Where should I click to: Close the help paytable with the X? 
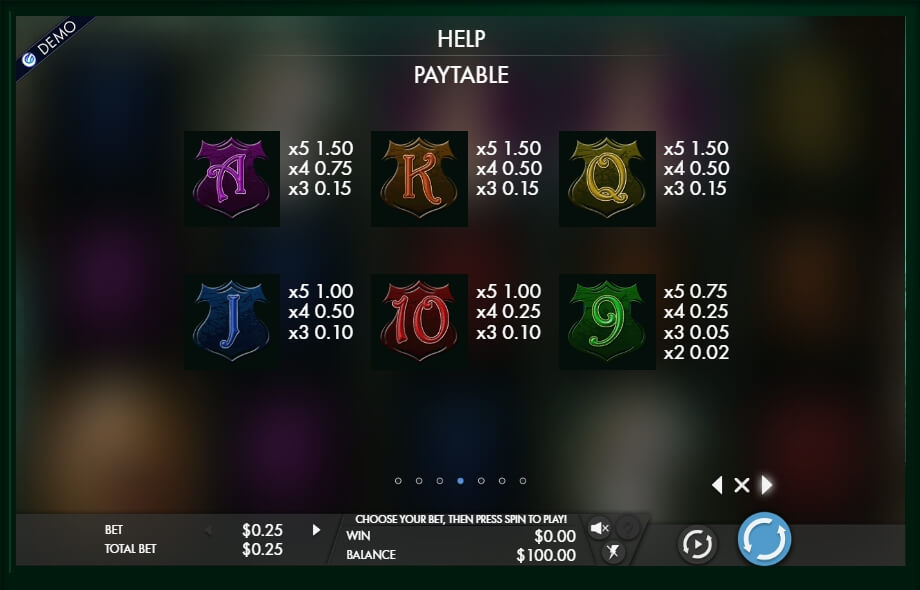(741, 485)
